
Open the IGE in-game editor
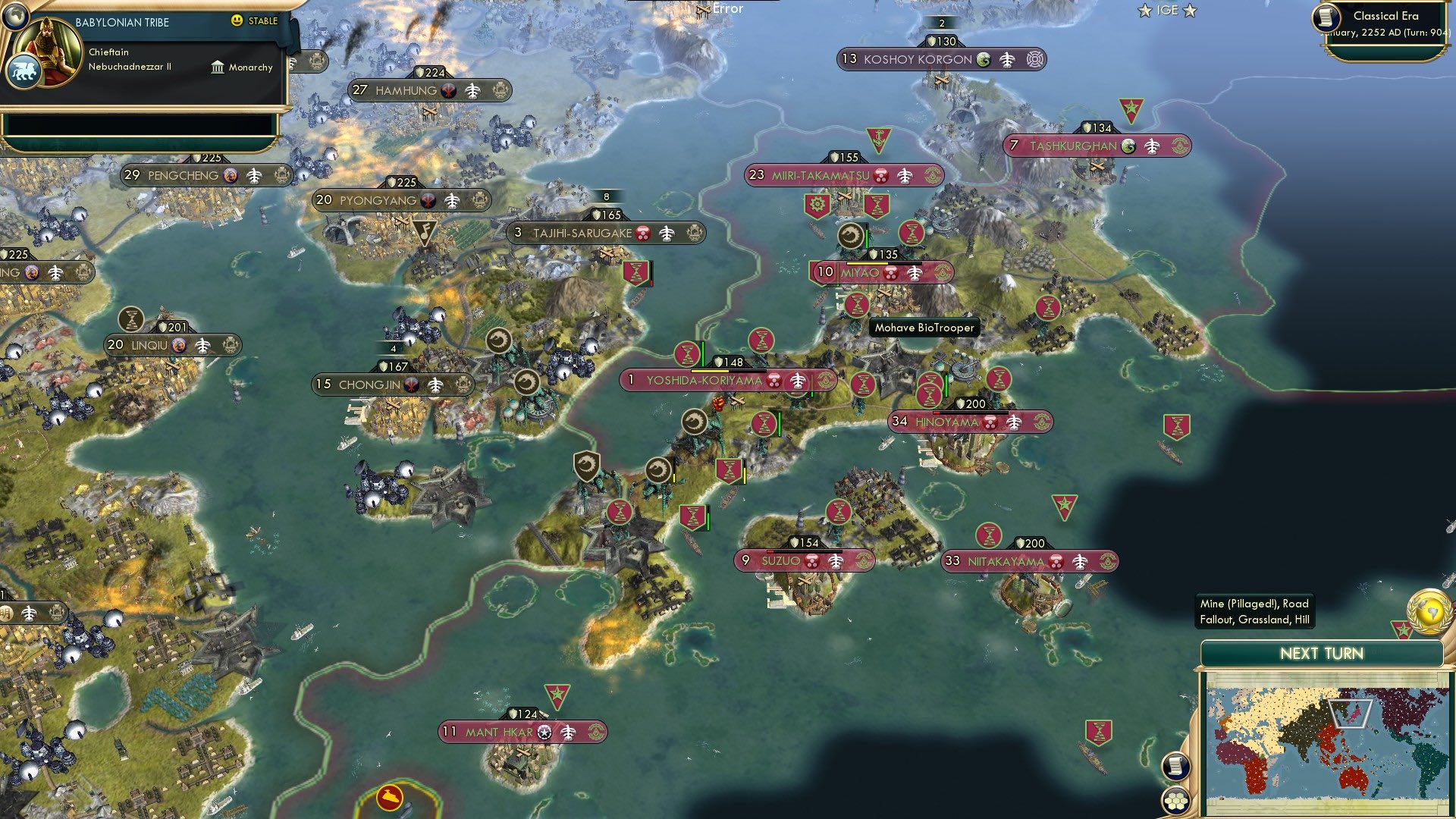(x=1167, y=11)
